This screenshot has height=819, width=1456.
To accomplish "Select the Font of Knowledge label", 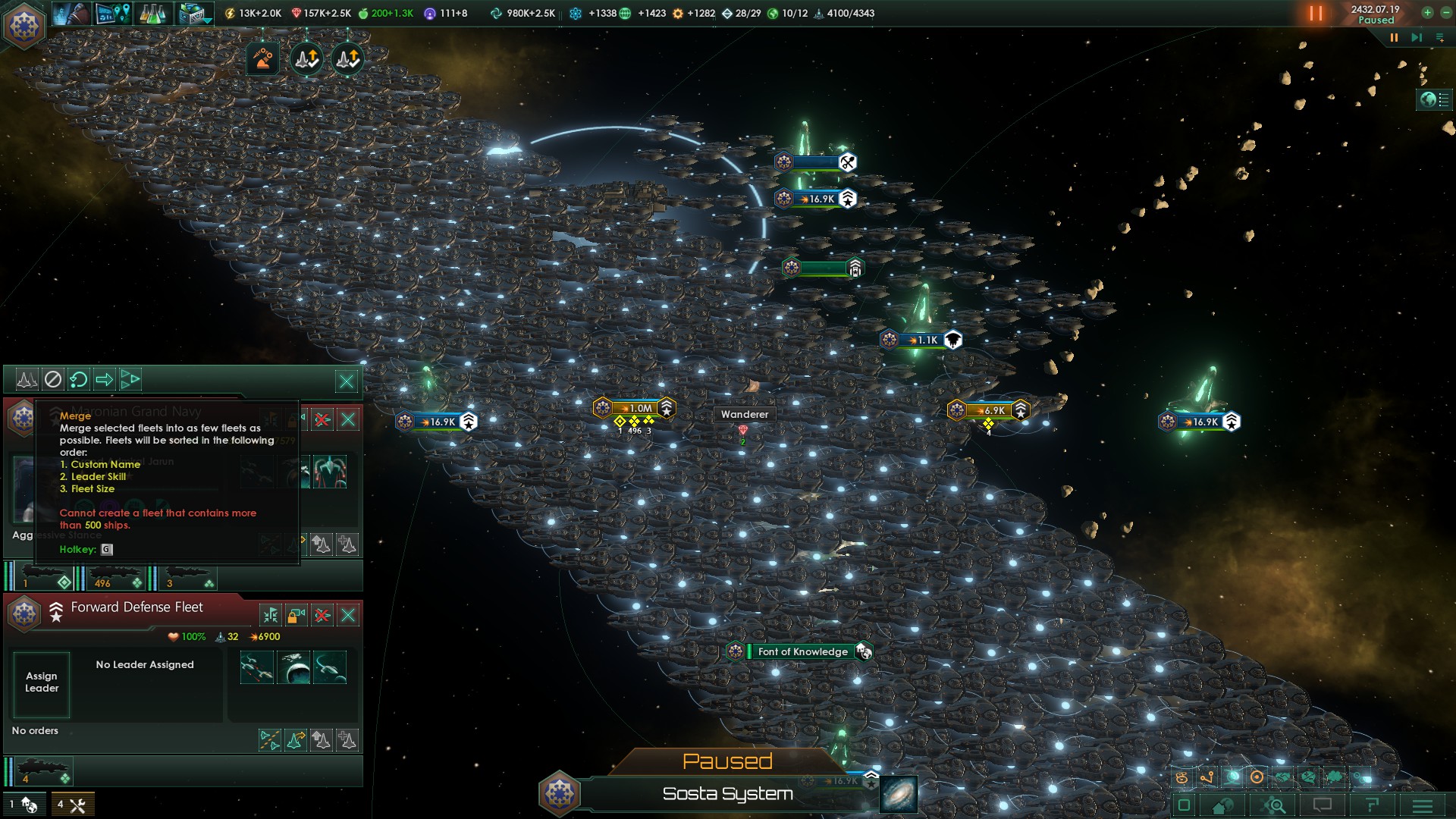I will [x=802, y=651].
